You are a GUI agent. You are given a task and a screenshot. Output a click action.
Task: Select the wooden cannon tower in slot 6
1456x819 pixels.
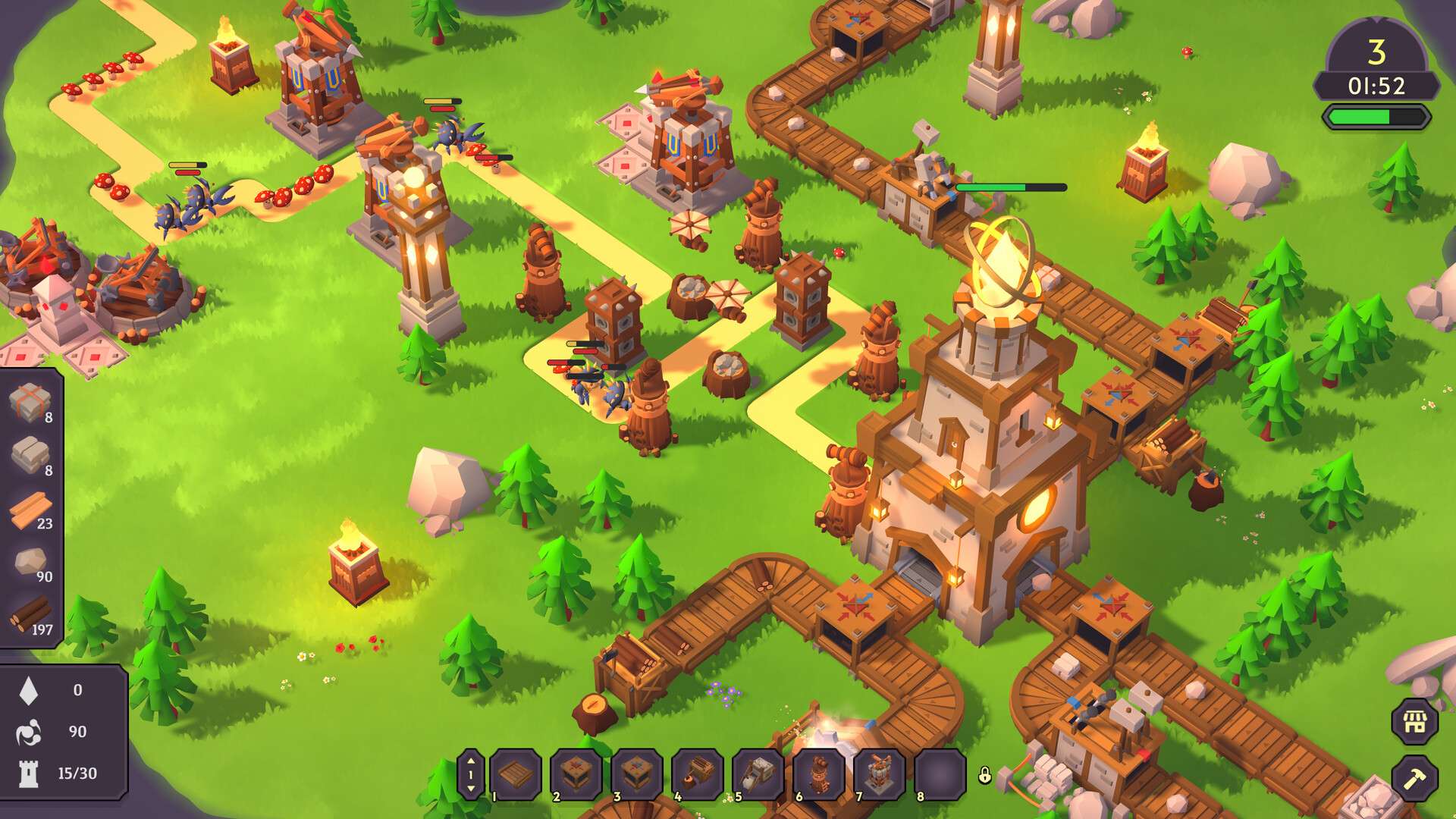[819, 774]
